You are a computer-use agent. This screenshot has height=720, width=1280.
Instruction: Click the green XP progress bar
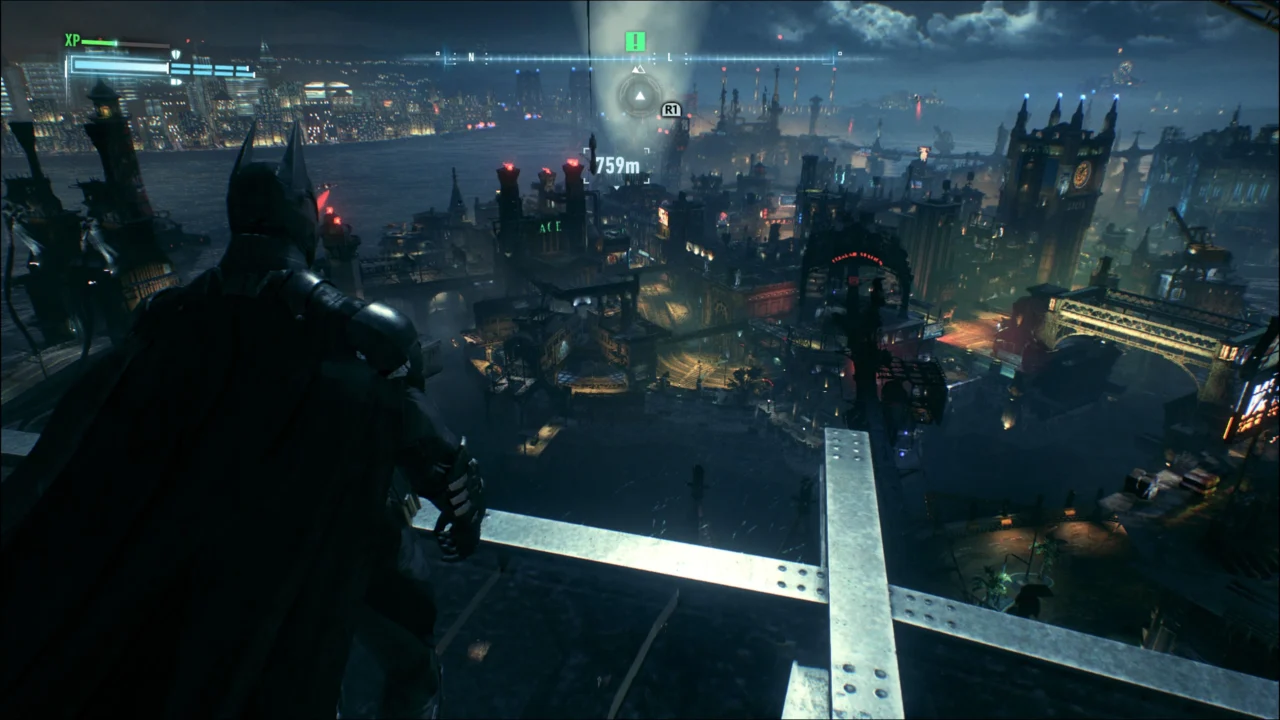[x=99, y=42]
